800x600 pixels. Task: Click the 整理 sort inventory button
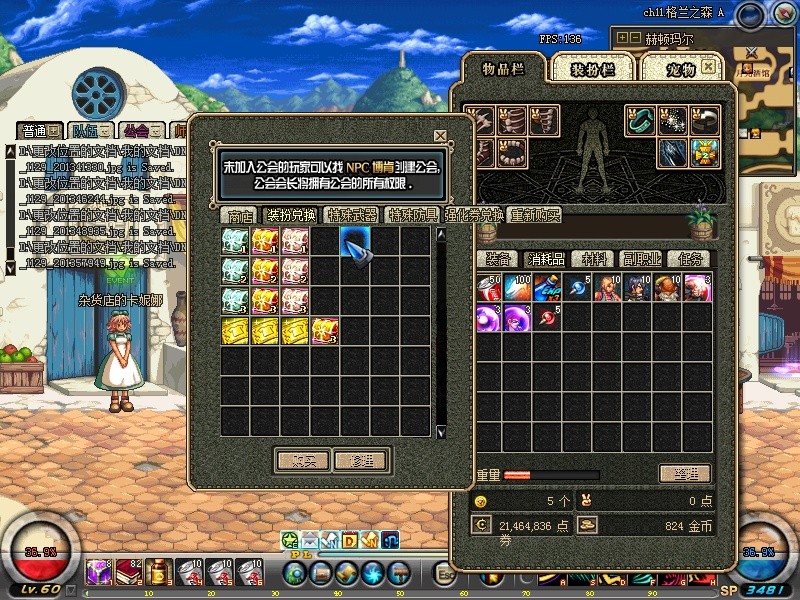[684, 473]
